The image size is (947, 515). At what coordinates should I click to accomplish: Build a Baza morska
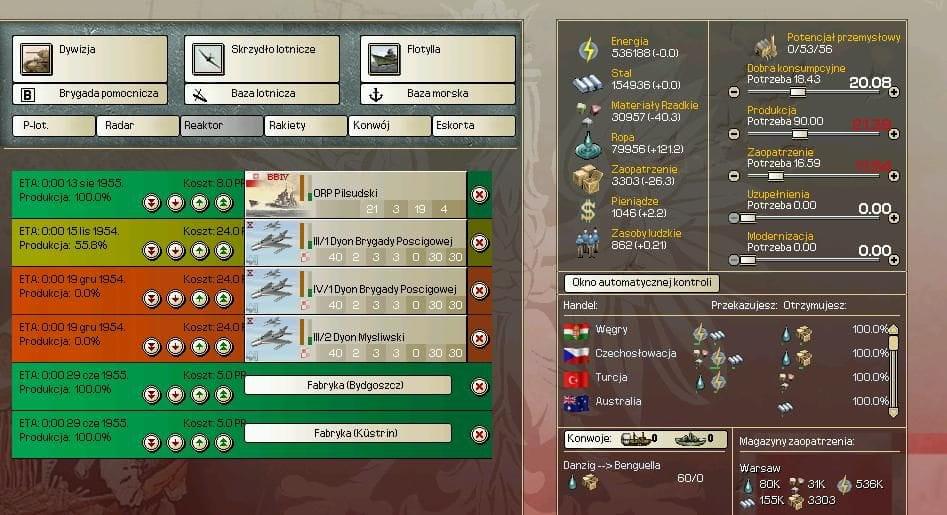437,94
